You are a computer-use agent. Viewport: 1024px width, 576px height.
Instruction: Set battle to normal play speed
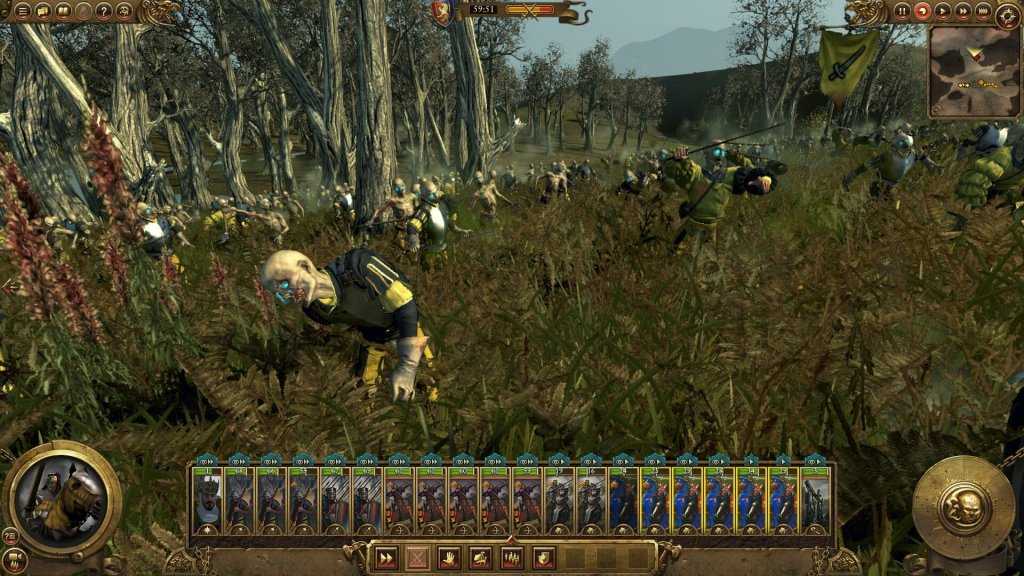tap(943, 11)
